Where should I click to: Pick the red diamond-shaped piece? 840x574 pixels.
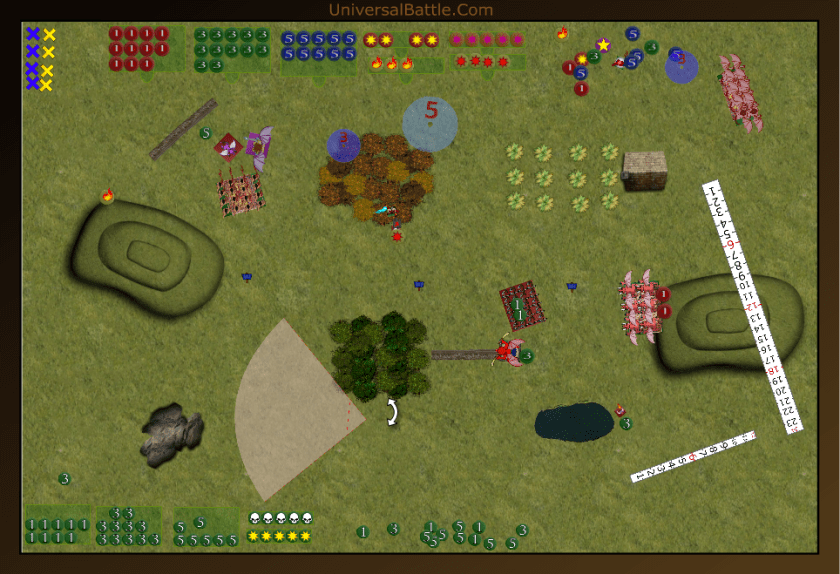[x=228, y=147]
